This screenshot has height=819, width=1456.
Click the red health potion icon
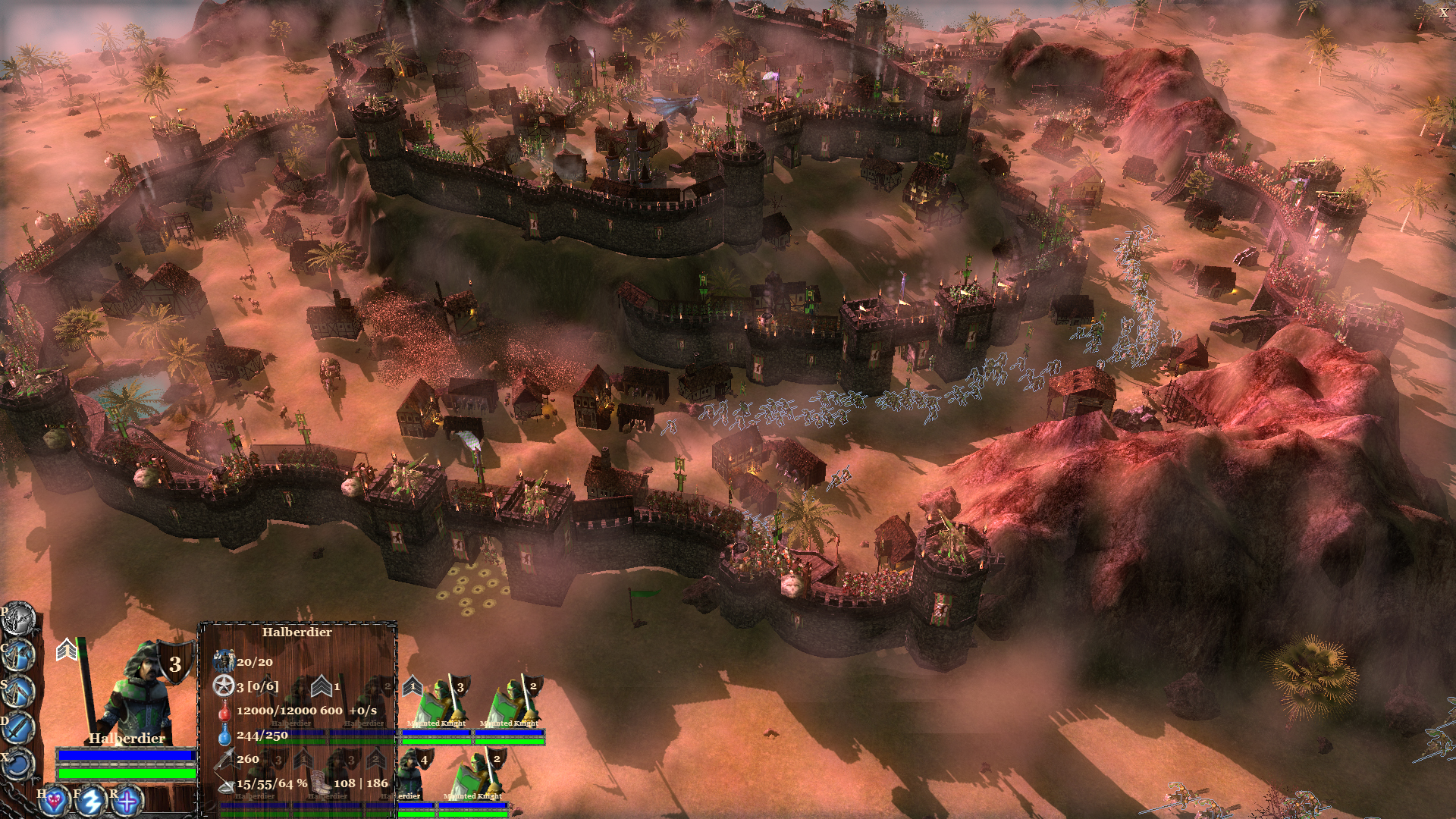(226, 712)
